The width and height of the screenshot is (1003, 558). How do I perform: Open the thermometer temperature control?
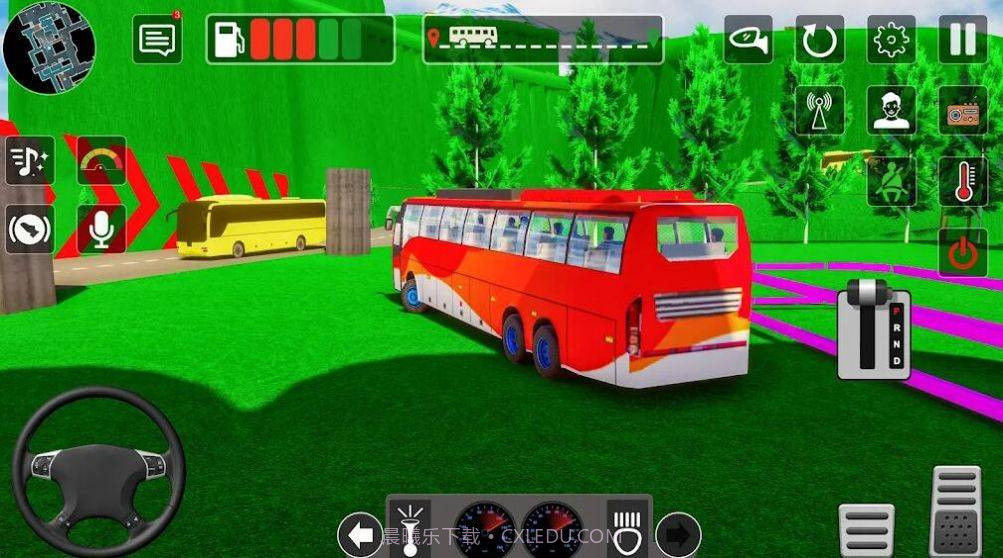coord(962,181)
